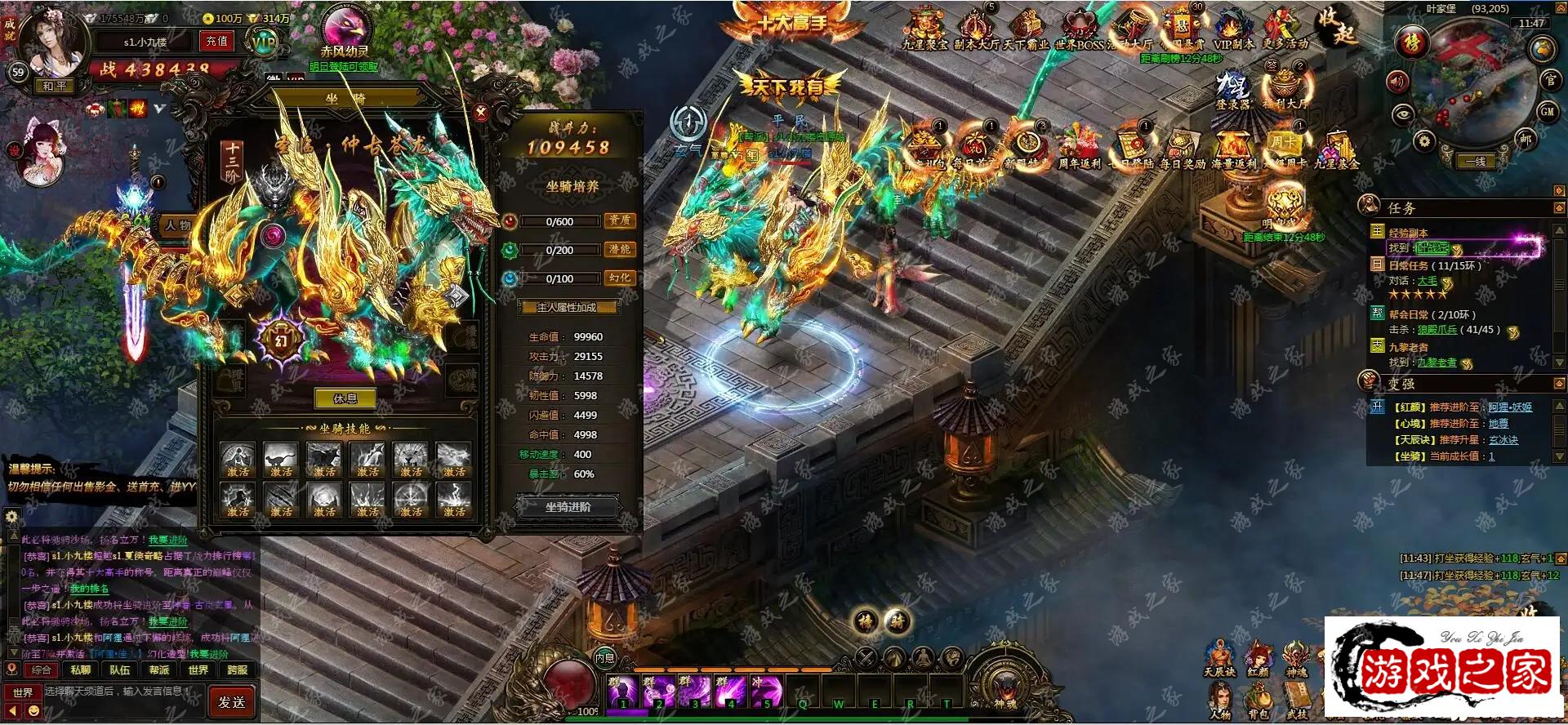Follow the 九黎老者 quest link

point(1437,362)
